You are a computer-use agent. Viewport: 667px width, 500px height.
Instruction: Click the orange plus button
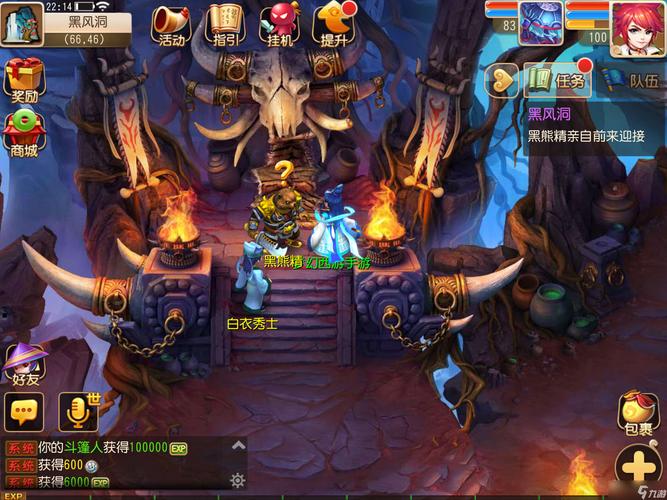point(640,467)
